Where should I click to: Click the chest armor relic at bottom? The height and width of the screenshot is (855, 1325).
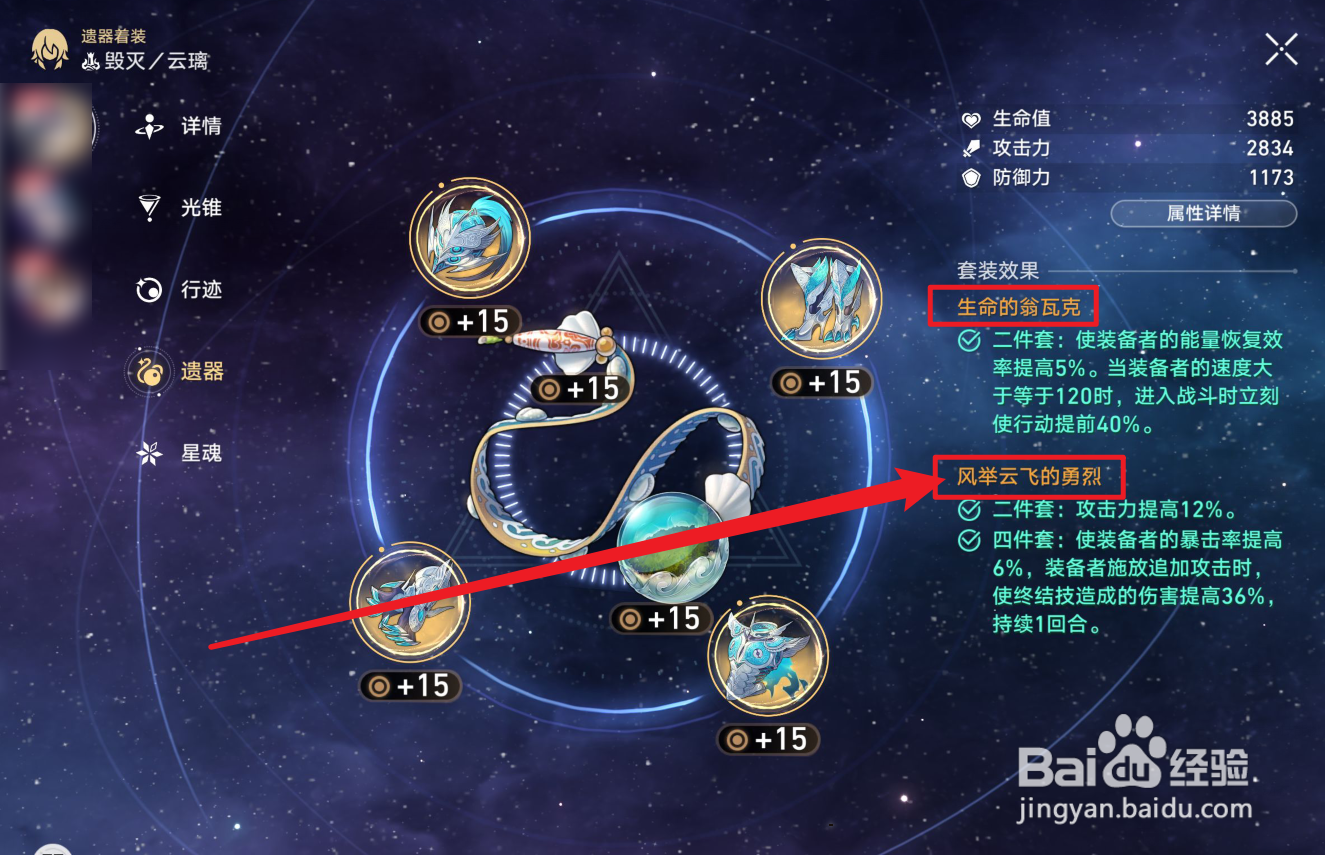point(768,655)
